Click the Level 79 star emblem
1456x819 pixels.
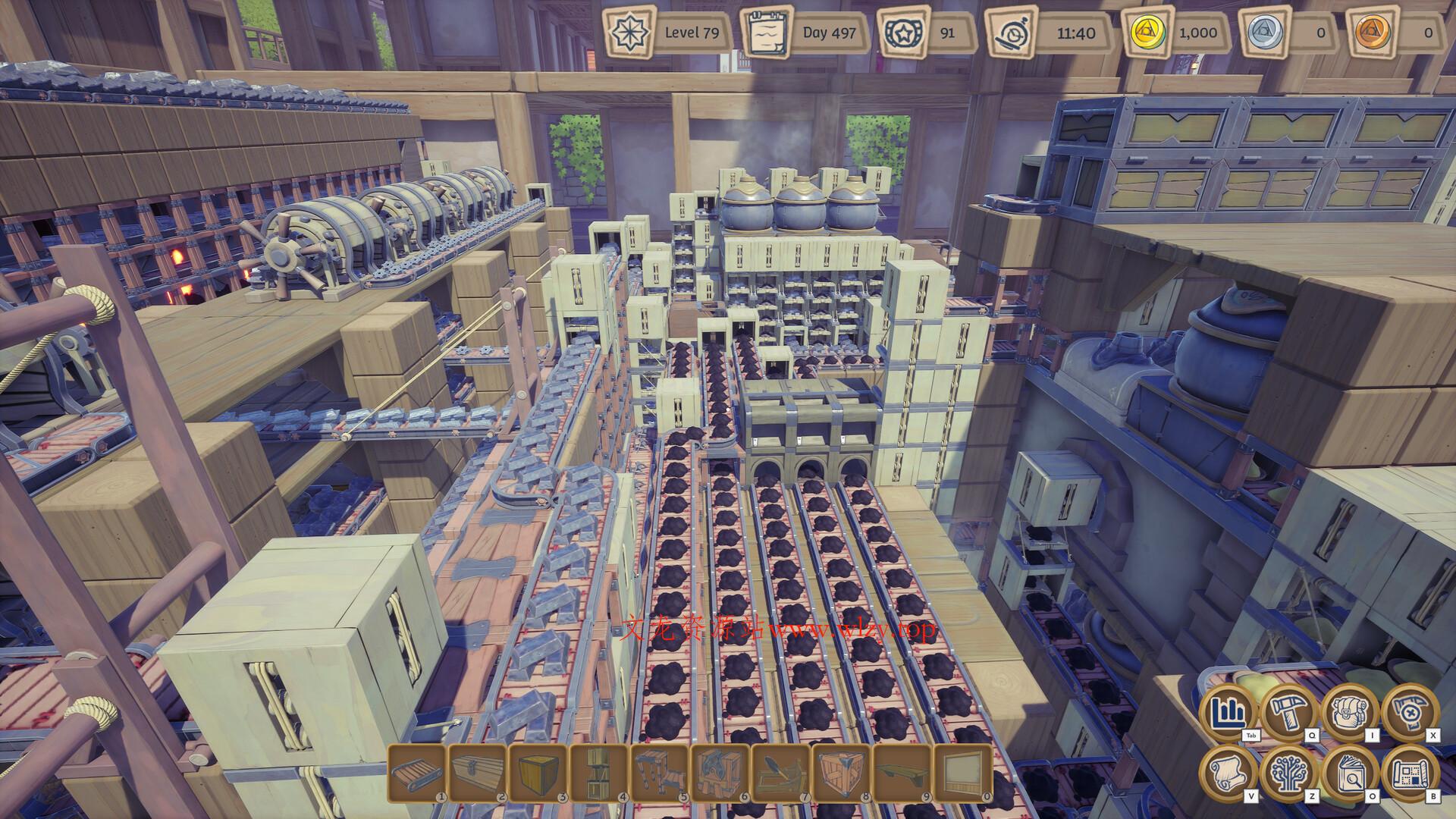(x=629, y=33)
